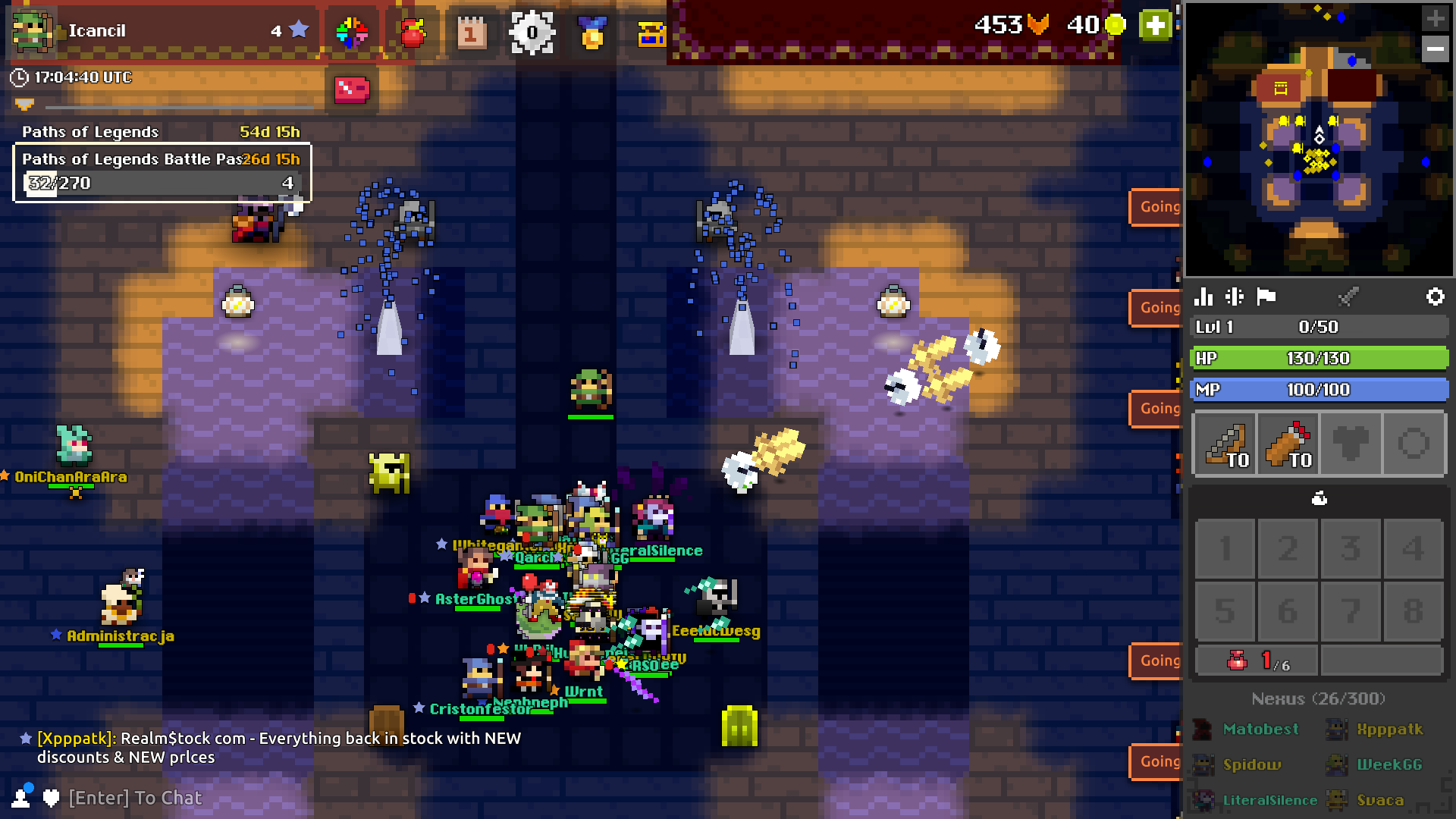The width and height of the screenshot is (1456, 819).
Task: Open the forge via the white gear icon
Action: click(533, 33)
